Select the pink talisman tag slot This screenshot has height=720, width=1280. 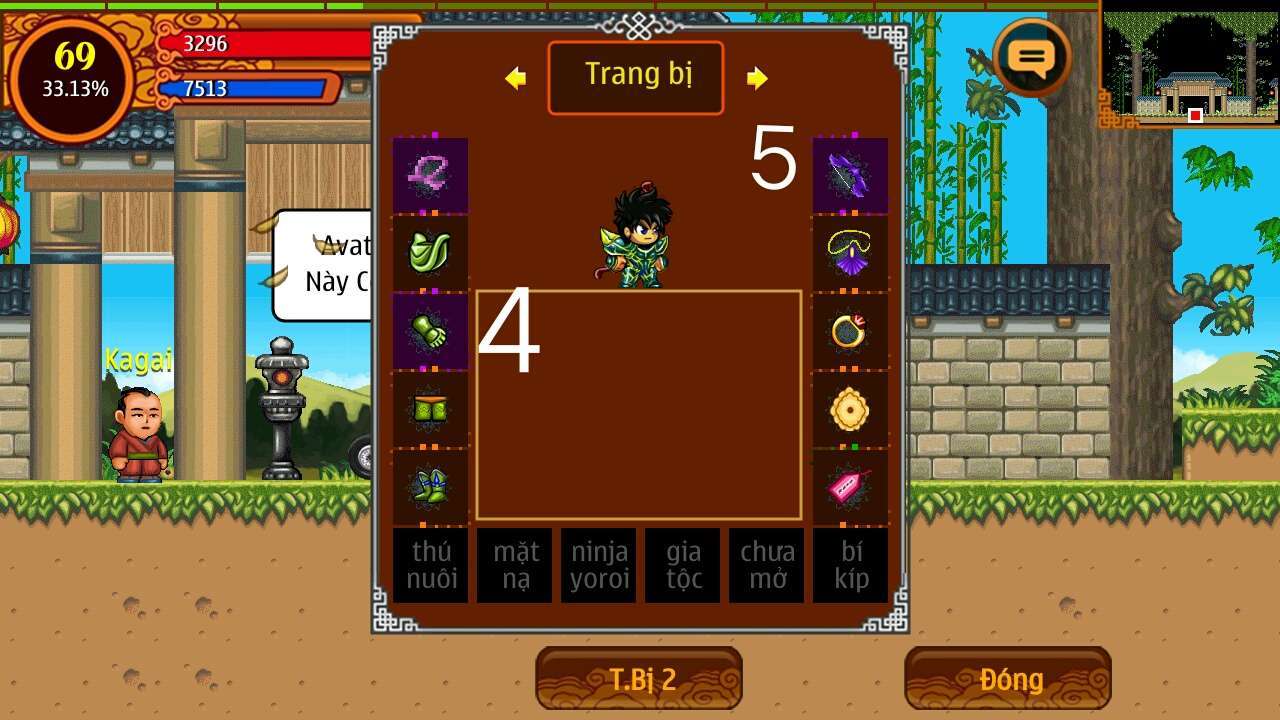tap(850, 487)
